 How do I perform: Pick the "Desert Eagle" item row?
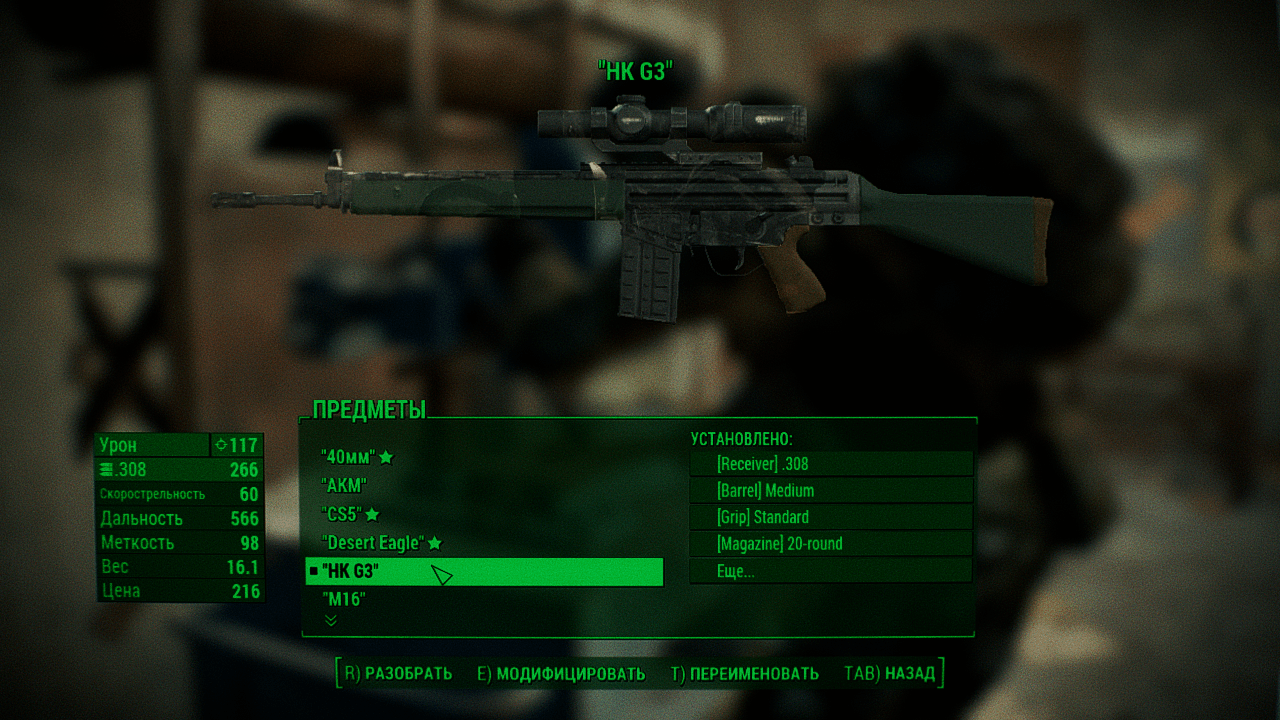pos(373,543)
